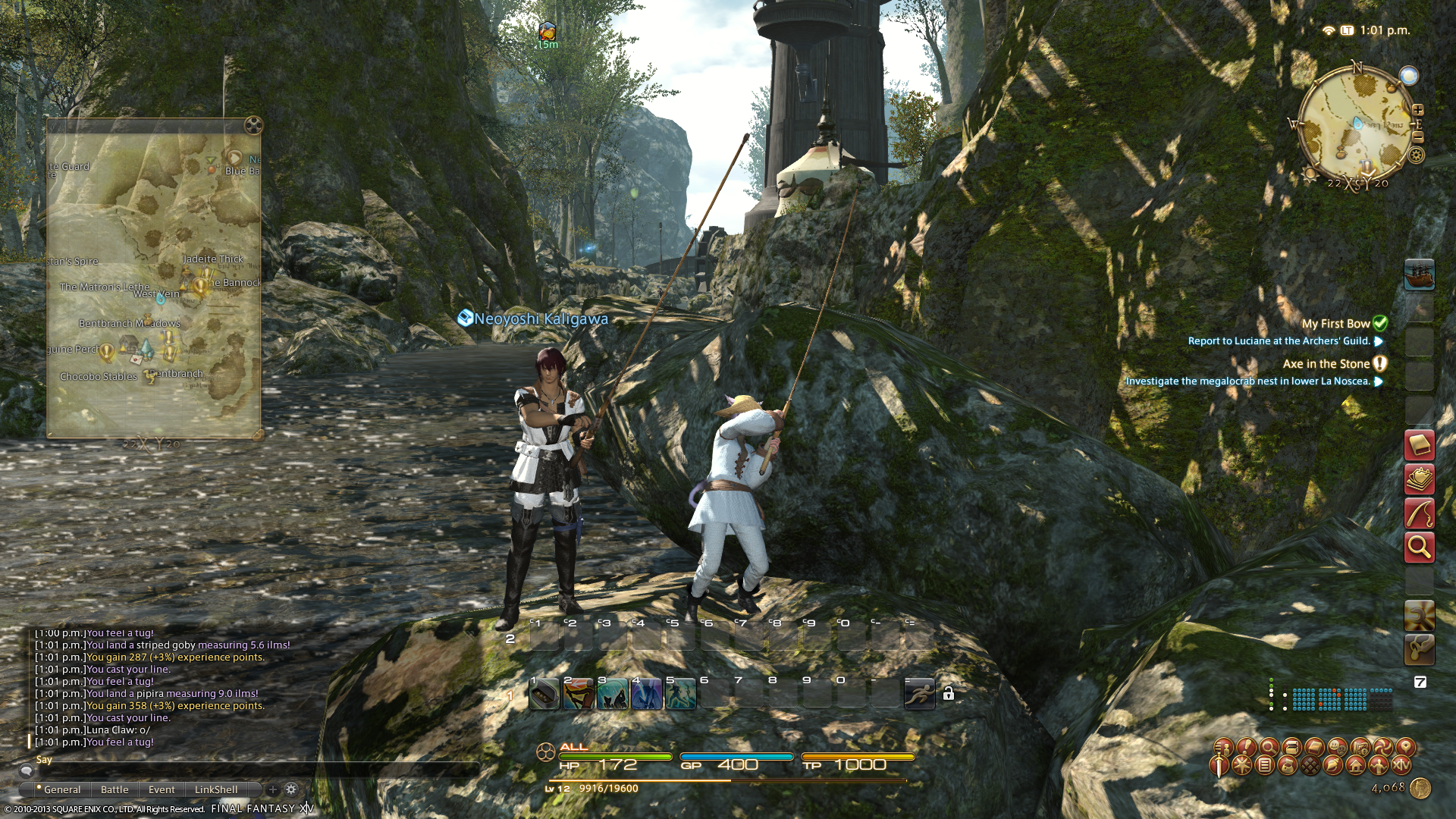Screen dimensions: 1456x819
Task: Open the Axe in the Stone quest
Action: click(x=1326, y=364)
